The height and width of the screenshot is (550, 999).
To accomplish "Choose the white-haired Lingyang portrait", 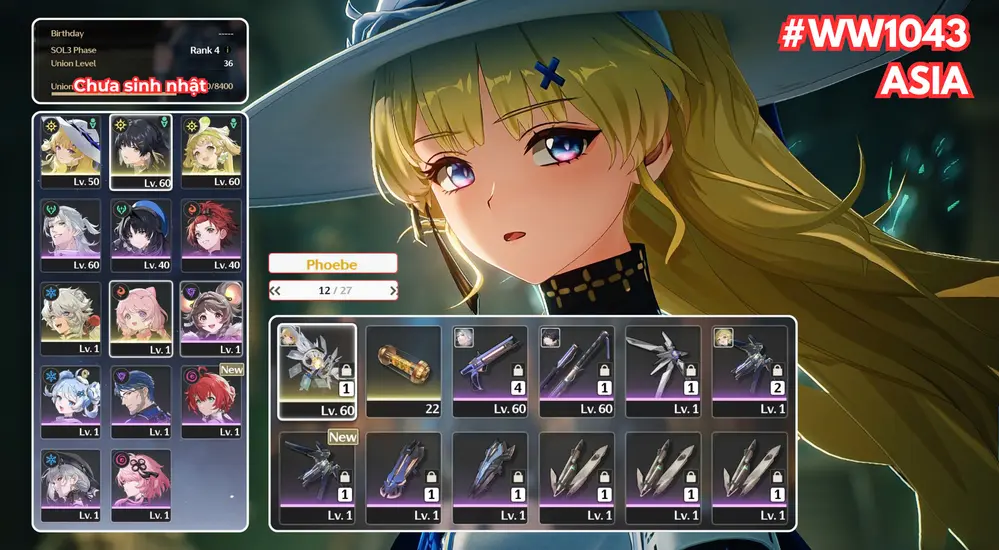I will (70, 317).
